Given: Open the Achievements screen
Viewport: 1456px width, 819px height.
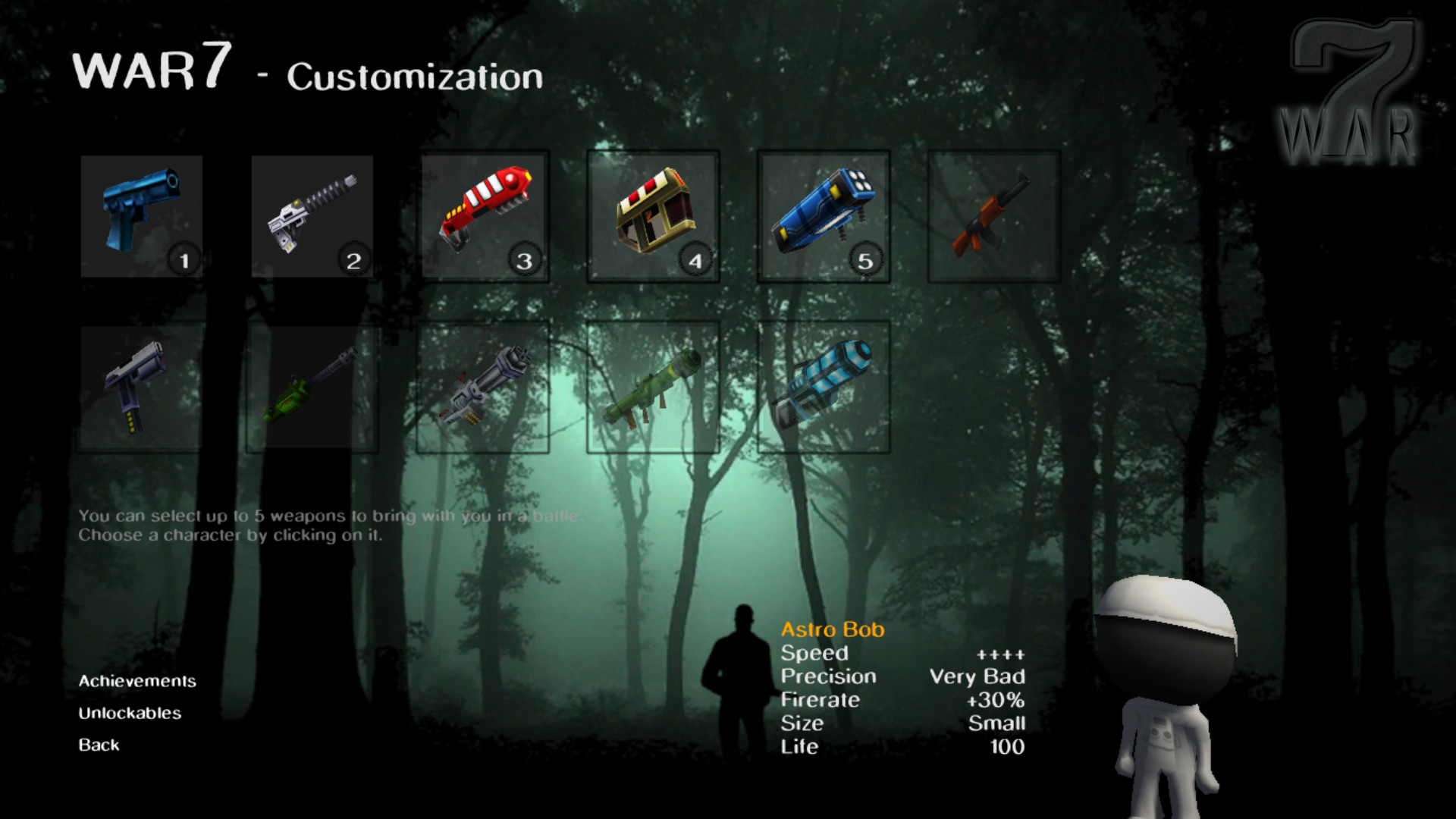Looking at the screenshot, I should [137, 681].
